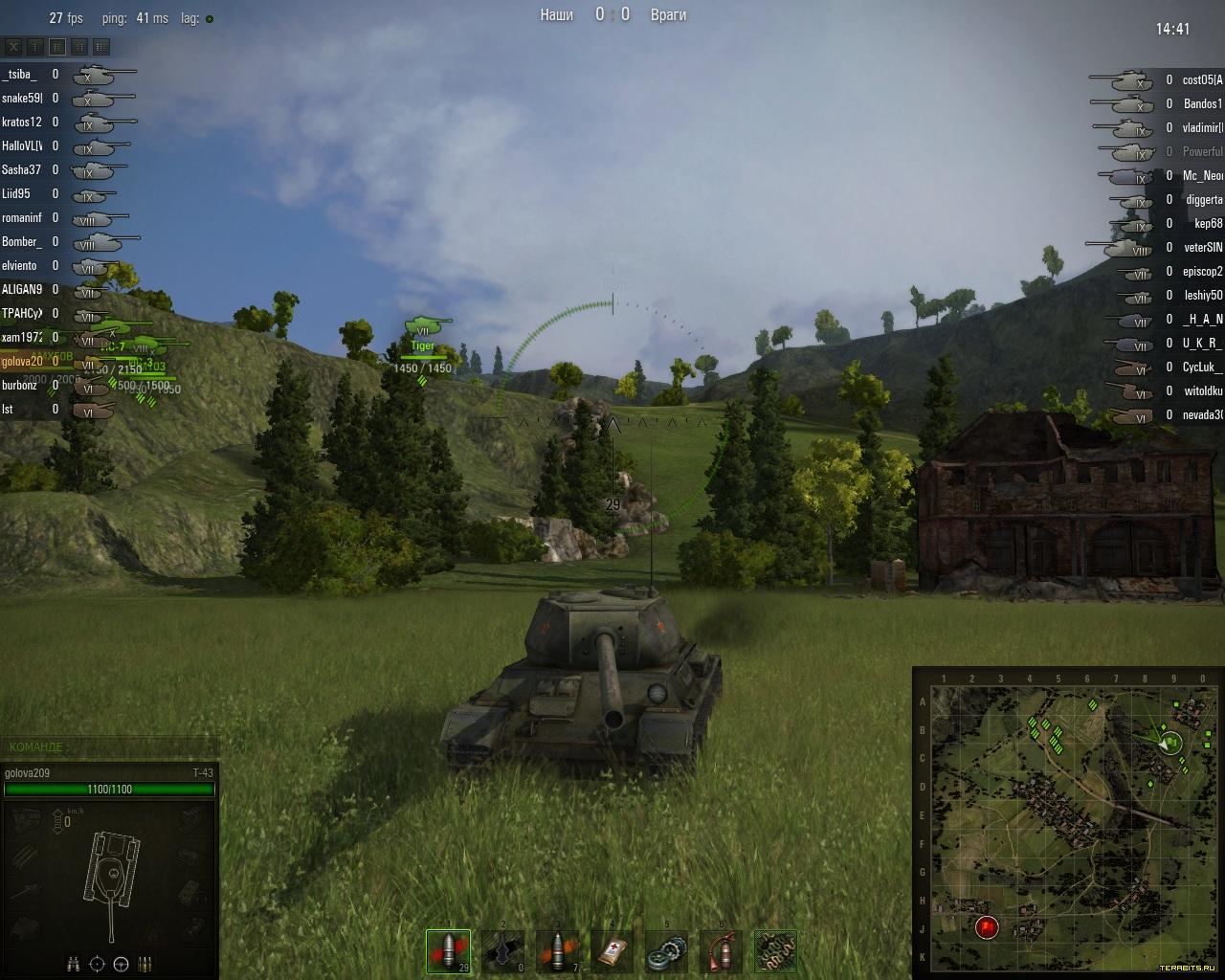Select player kratos12 in the allied list
Viewport: 1225px width, 980px height.
click(21, 122)
